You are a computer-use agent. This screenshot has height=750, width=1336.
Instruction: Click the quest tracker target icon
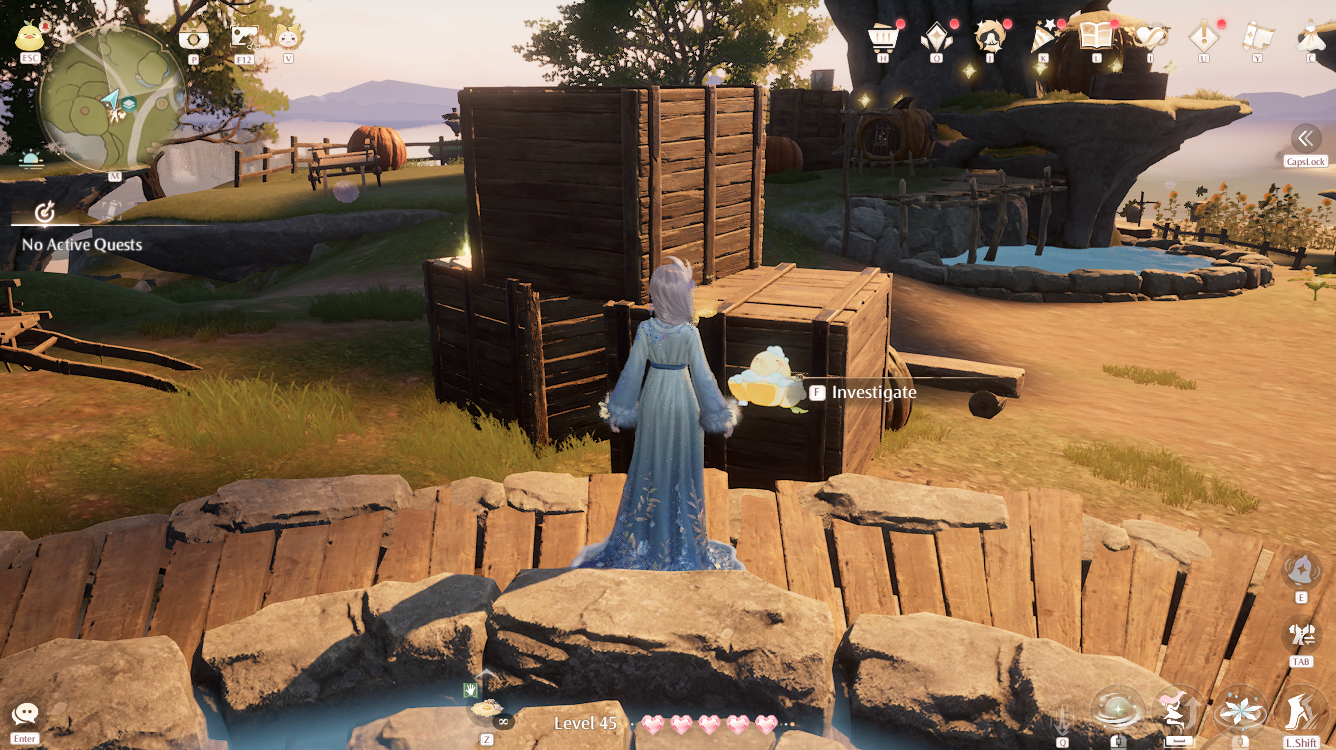[x=44, y=212]
